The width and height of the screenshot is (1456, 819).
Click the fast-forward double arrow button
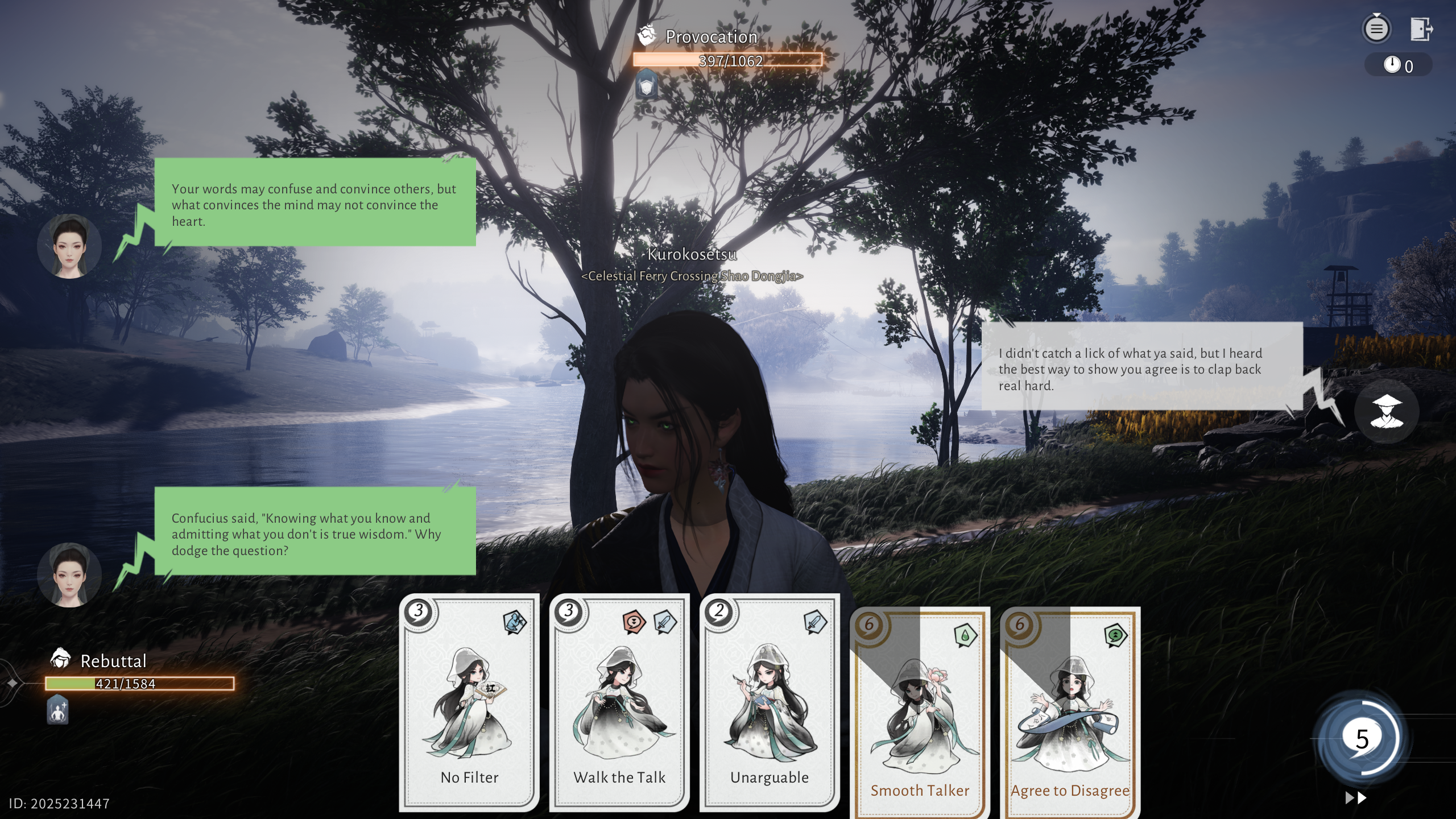1356,798
